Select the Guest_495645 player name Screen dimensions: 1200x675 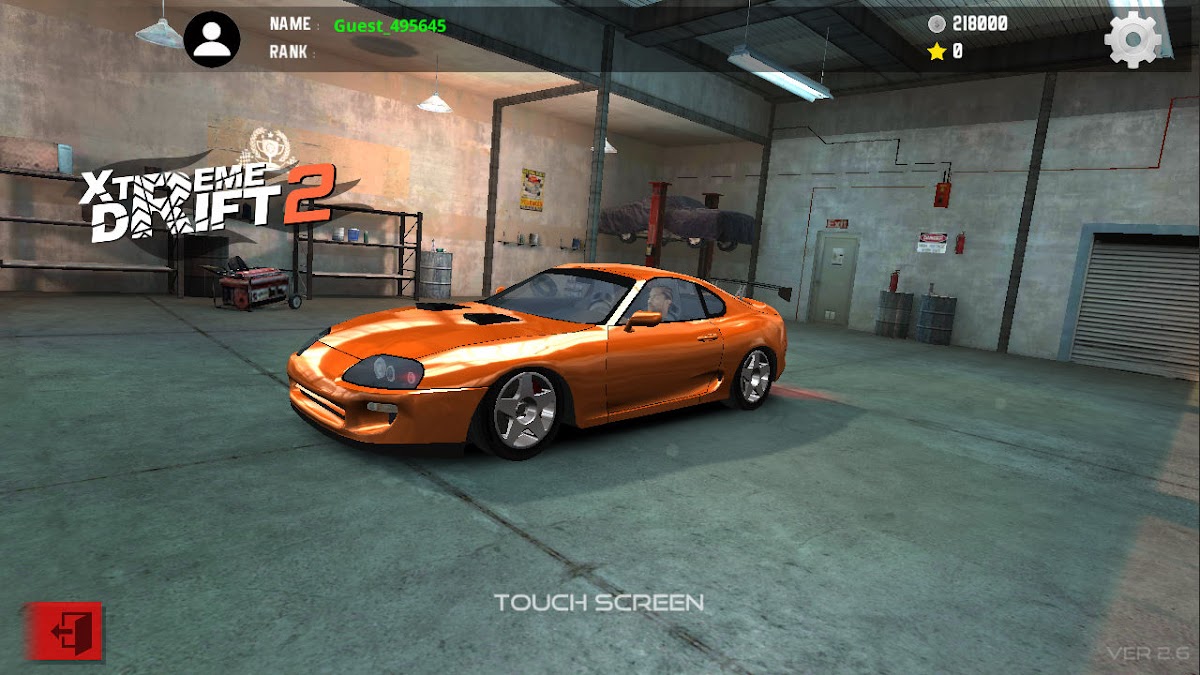[390, 25]
